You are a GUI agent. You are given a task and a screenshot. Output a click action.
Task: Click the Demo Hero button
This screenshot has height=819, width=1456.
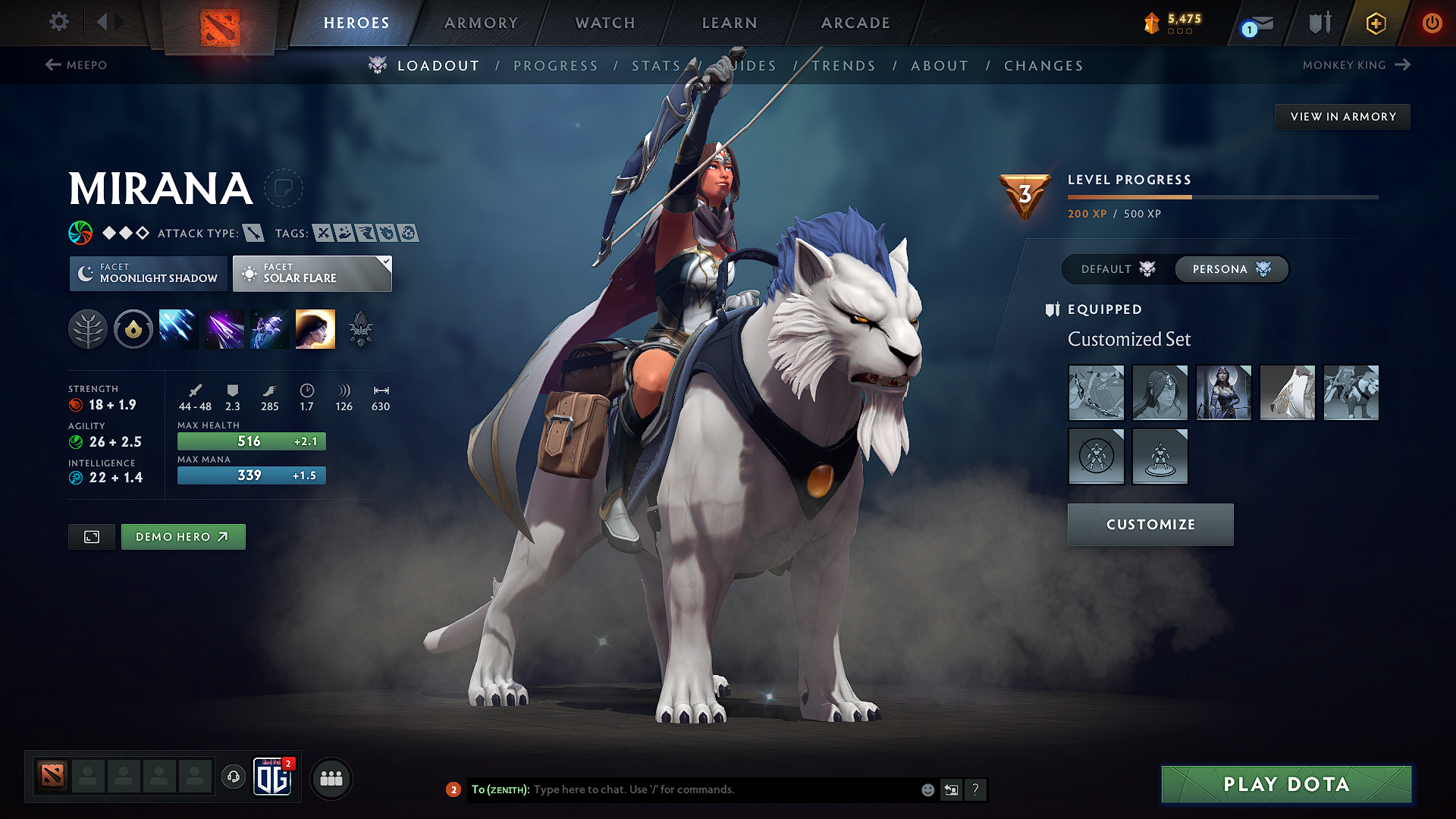(x=183, y=536)
